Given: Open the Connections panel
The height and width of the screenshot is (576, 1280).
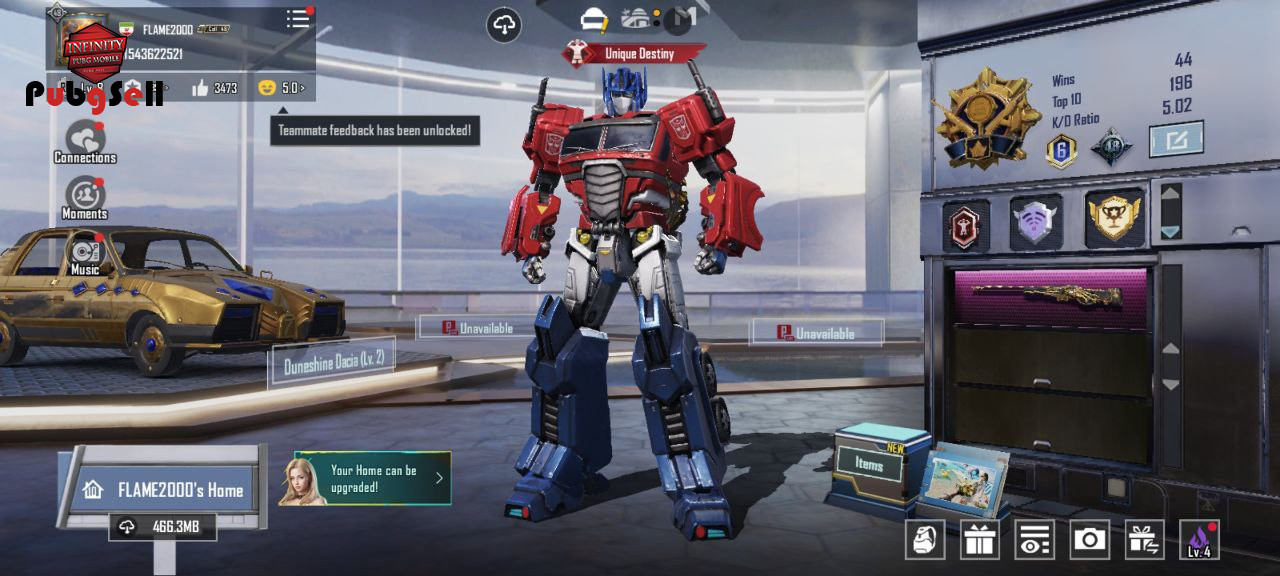Looking at the screenshot, I should click(85, 141).
